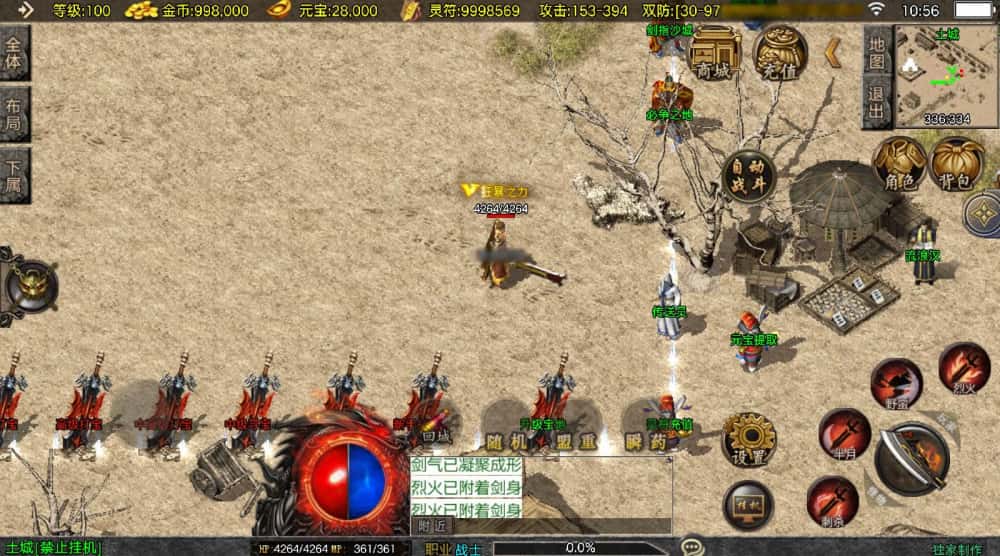This screenshot has width=1000, height=556.
Task: Click the golden helmet icon
Action: [x=29, y=285]
